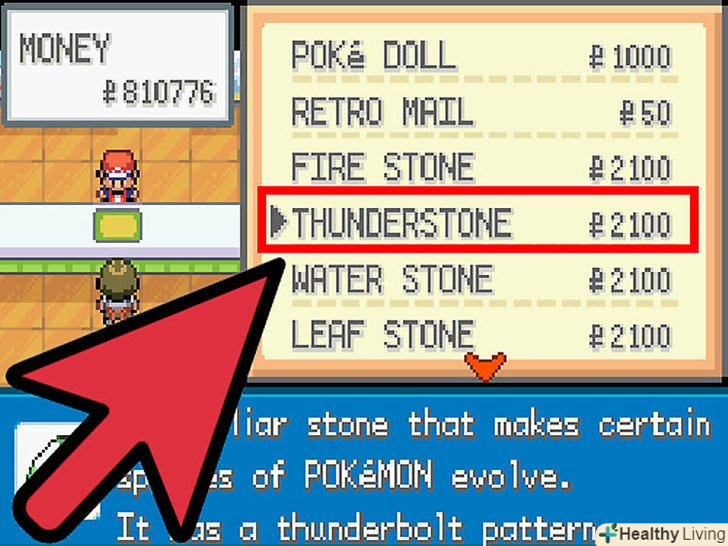Pick the Fire Stone item
This screenshot has width=728, height=546.
[x=480, y=166]
